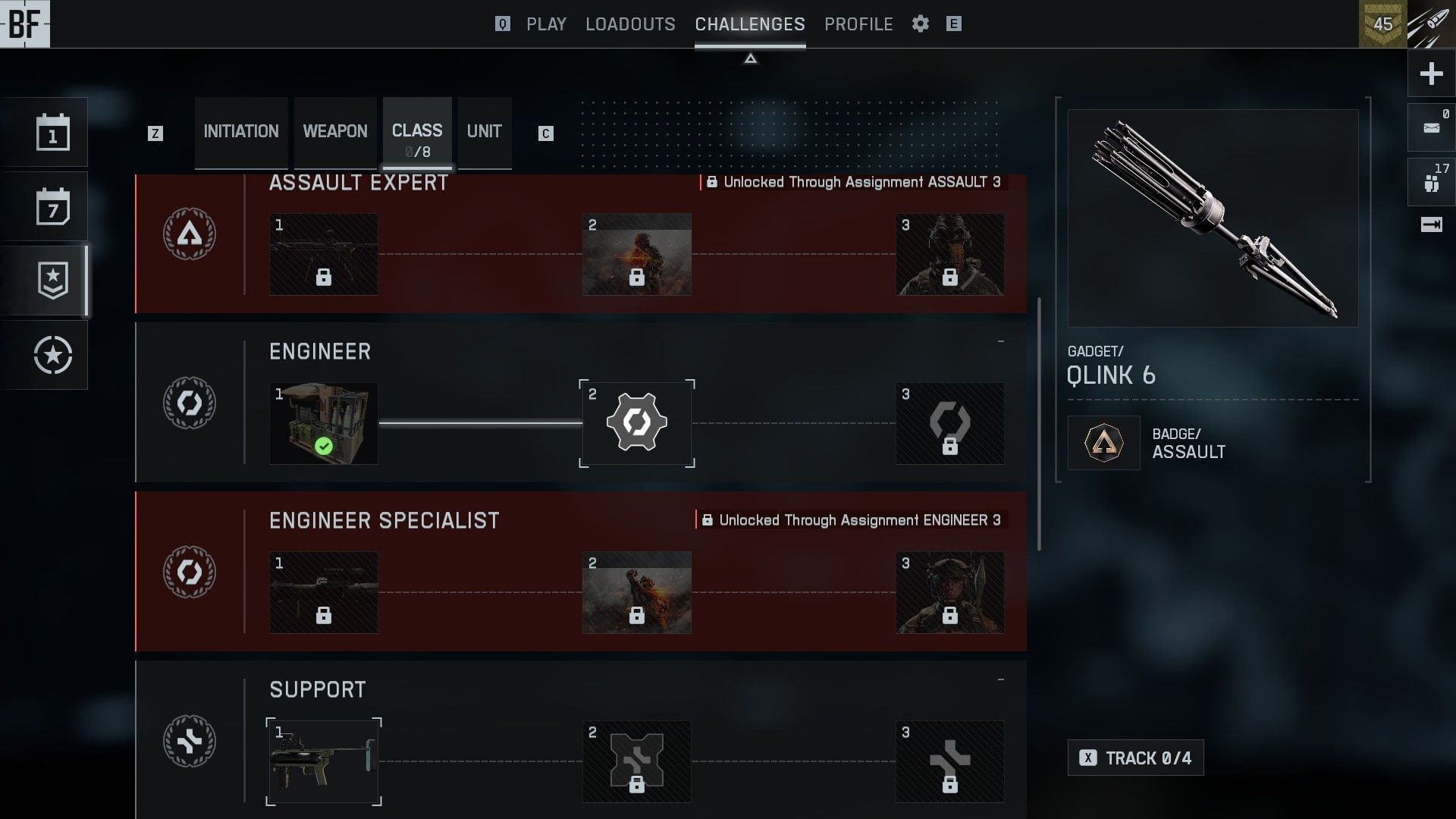The width and height of the screenshot is (1456, 819).
Task: Open the Play menu
Action: click(546, 24)
